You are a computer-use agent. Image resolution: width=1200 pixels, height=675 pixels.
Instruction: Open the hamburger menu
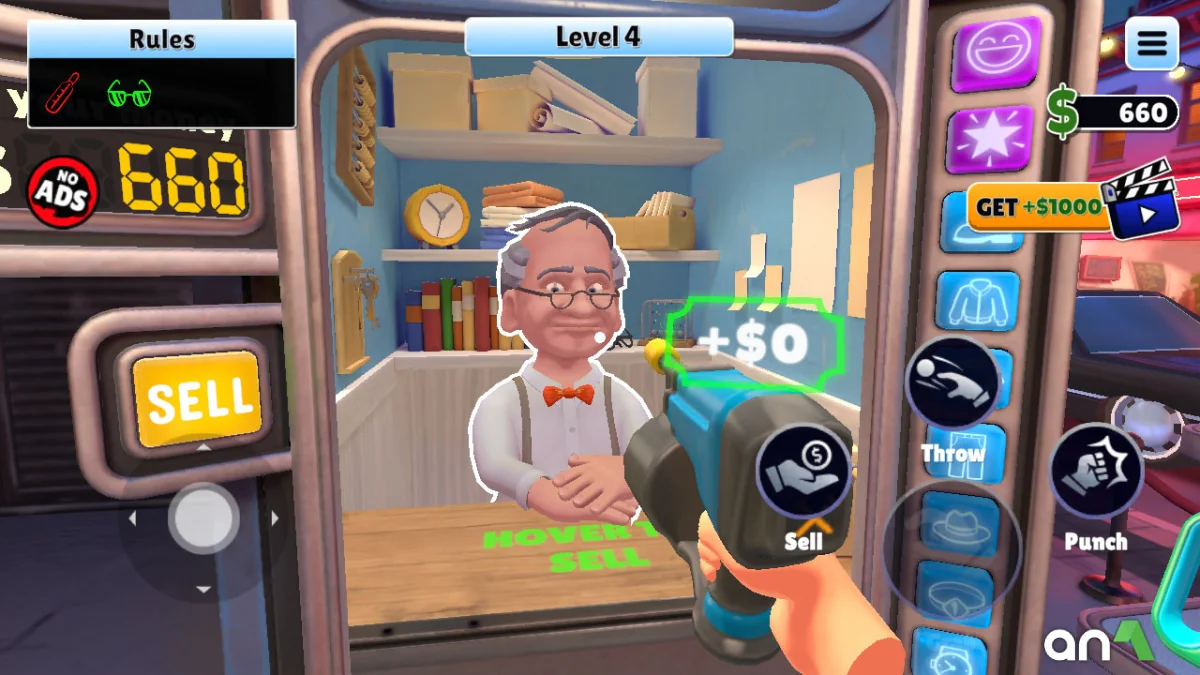(x=1152, y=44)
